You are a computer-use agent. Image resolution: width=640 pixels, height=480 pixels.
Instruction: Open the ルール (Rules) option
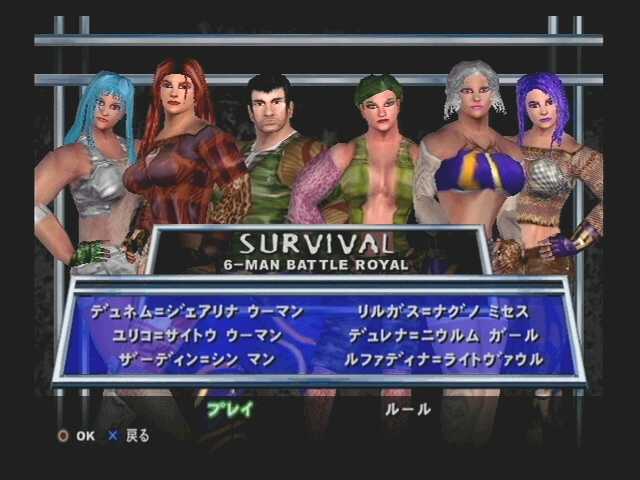click(x=407, y=408)
